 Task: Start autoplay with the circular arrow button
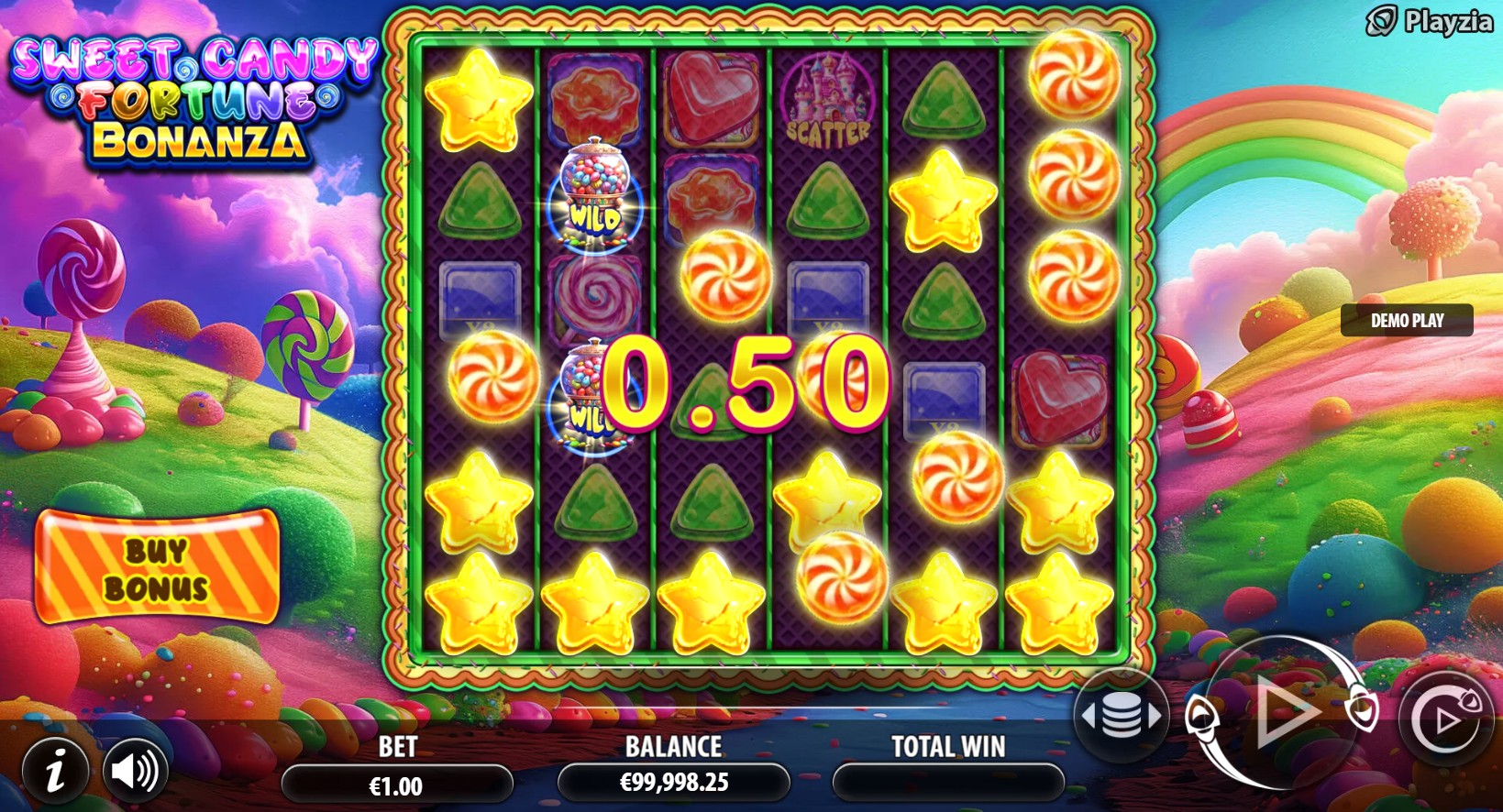tap(1445, 719)
